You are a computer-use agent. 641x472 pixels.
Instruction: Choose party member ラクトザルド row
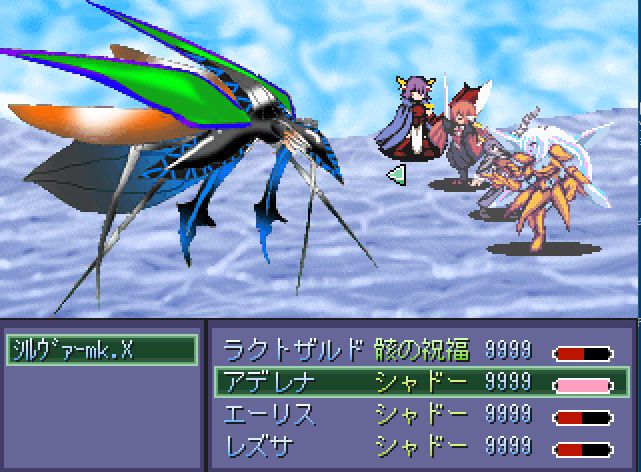[x=292, y=350]
